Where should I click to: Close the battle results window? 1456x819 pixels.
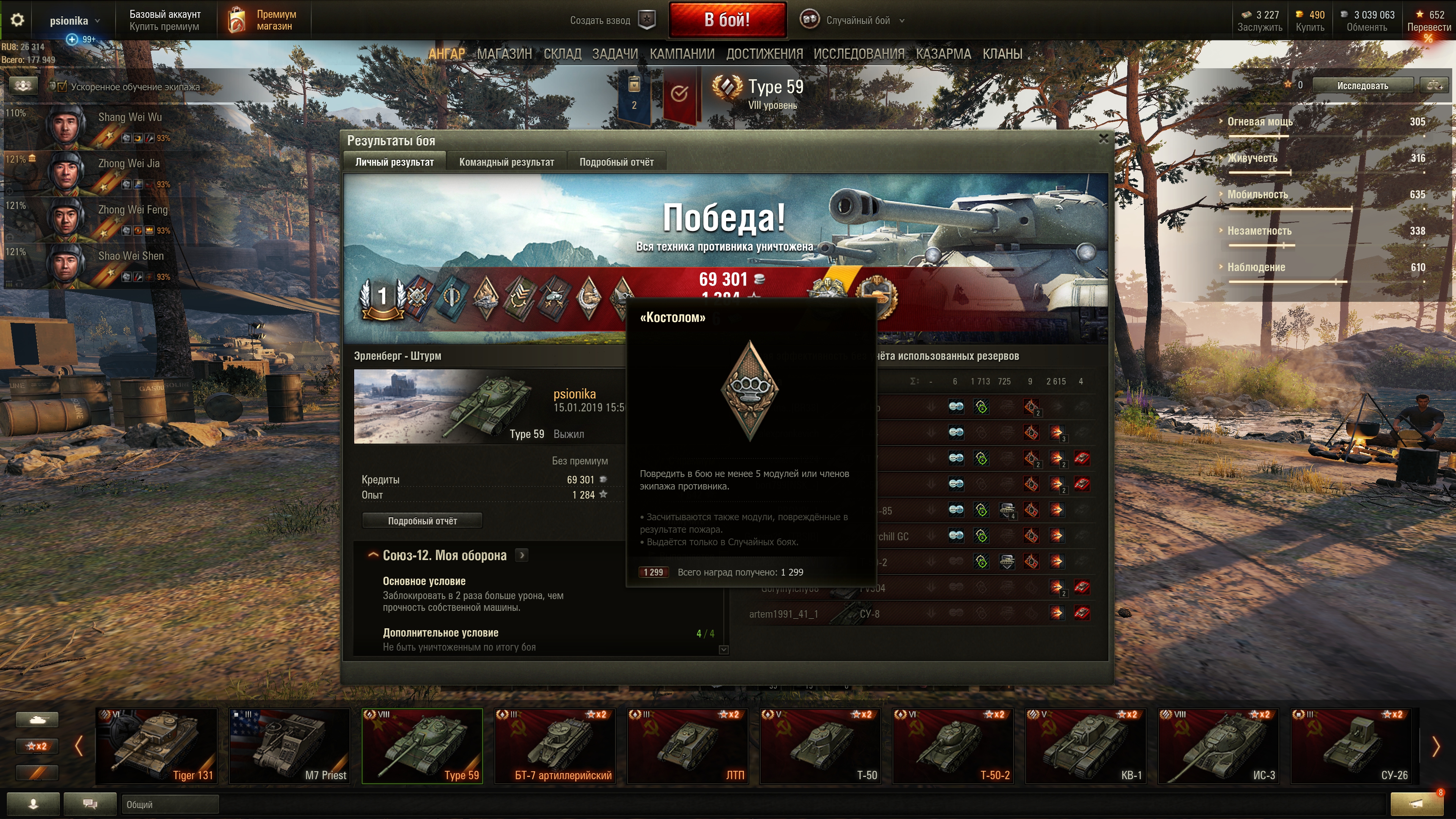(x=1103, y=138)
